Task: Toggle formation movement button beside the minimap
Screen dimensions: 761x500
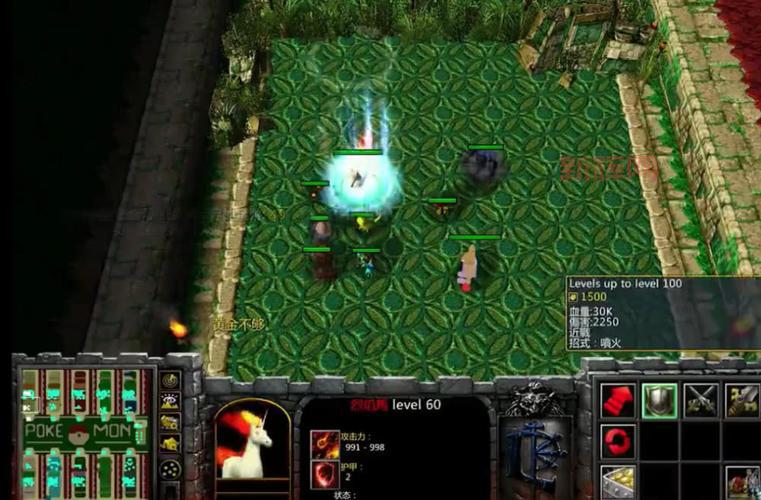Action: (x=170, y=467)
